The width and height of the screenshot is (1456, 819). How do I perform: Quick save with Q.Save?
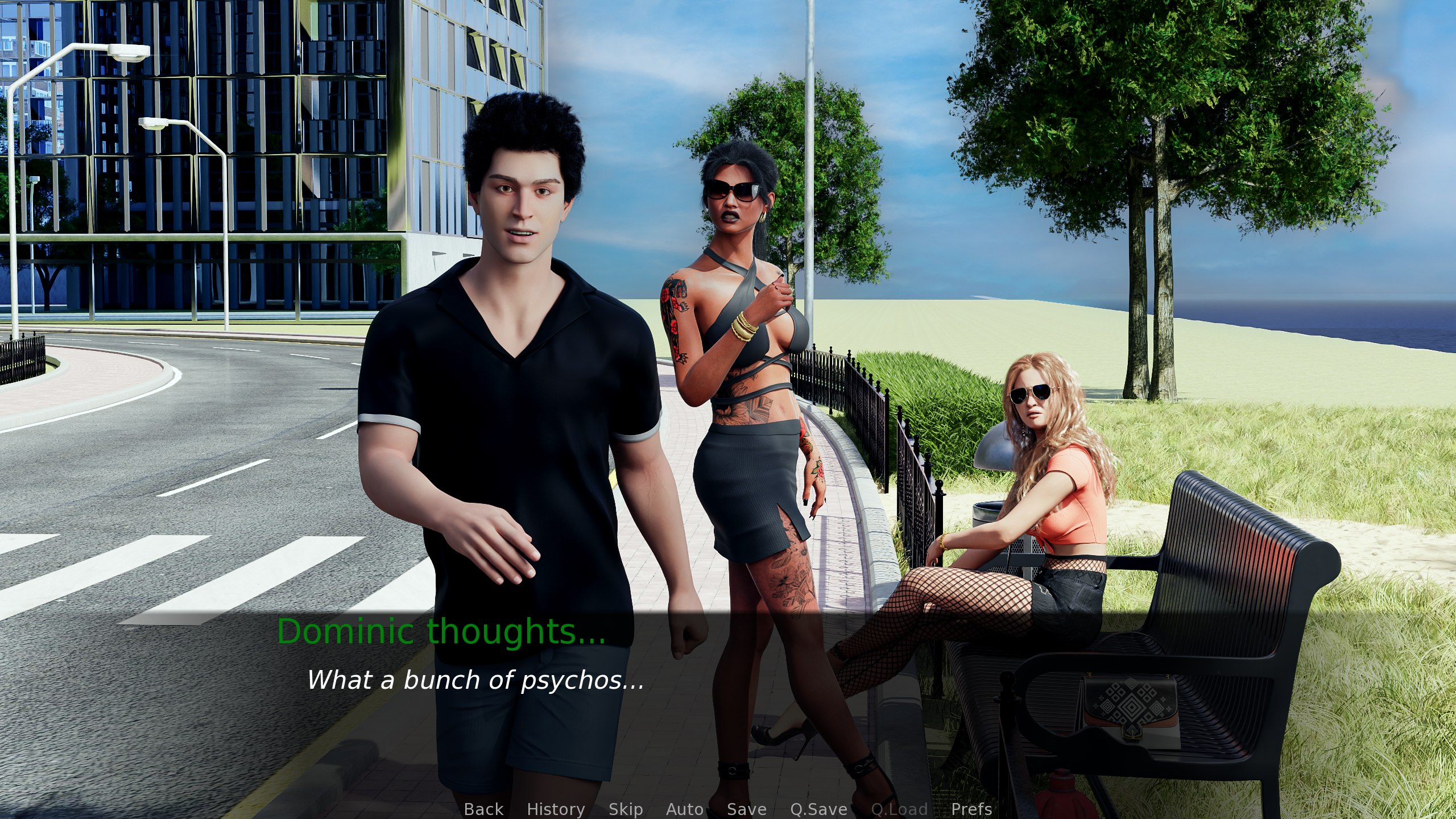[x=818, y=809]
